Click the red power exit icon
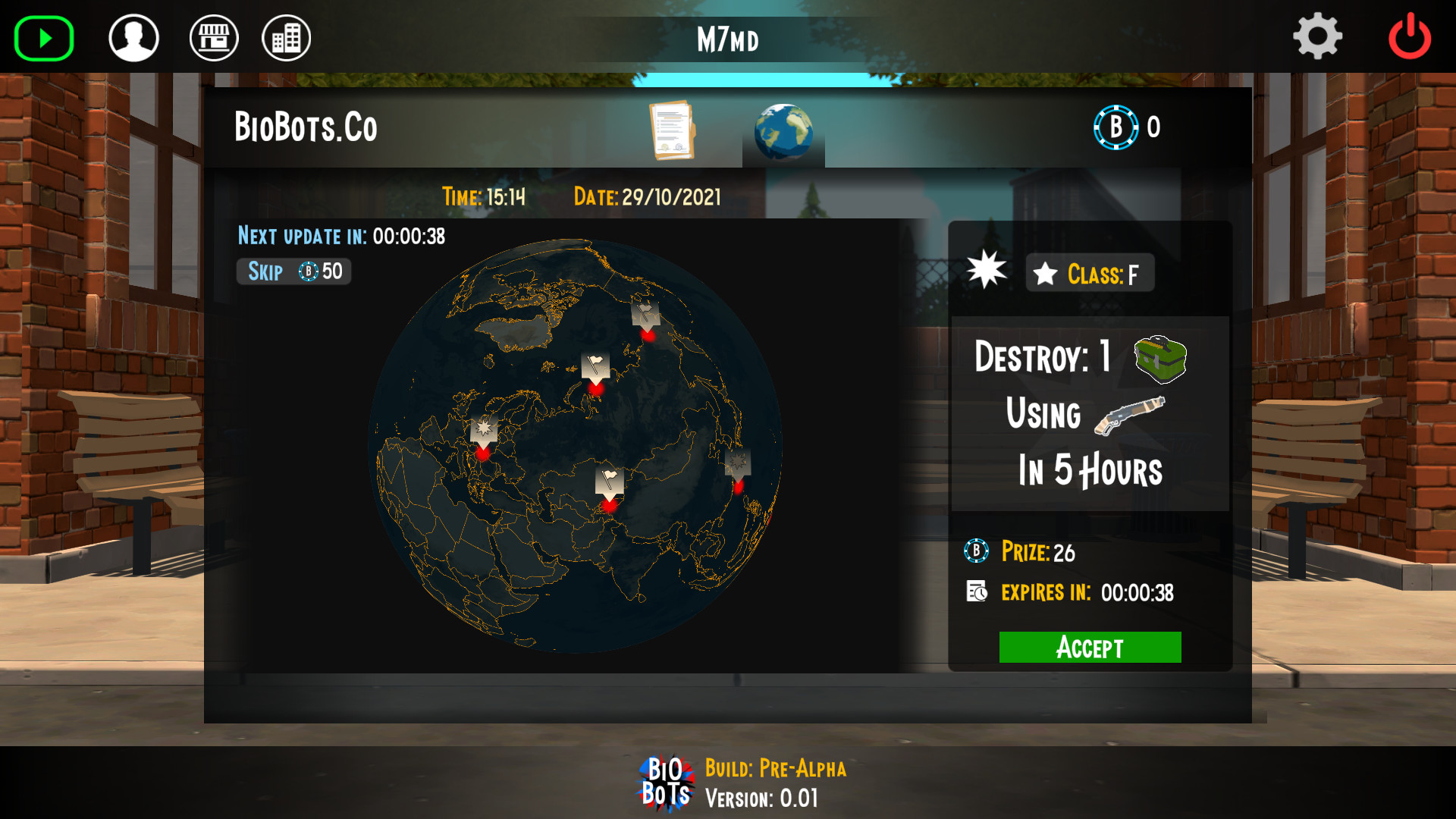The image size is (1456, 819). tap(1410, 35)
